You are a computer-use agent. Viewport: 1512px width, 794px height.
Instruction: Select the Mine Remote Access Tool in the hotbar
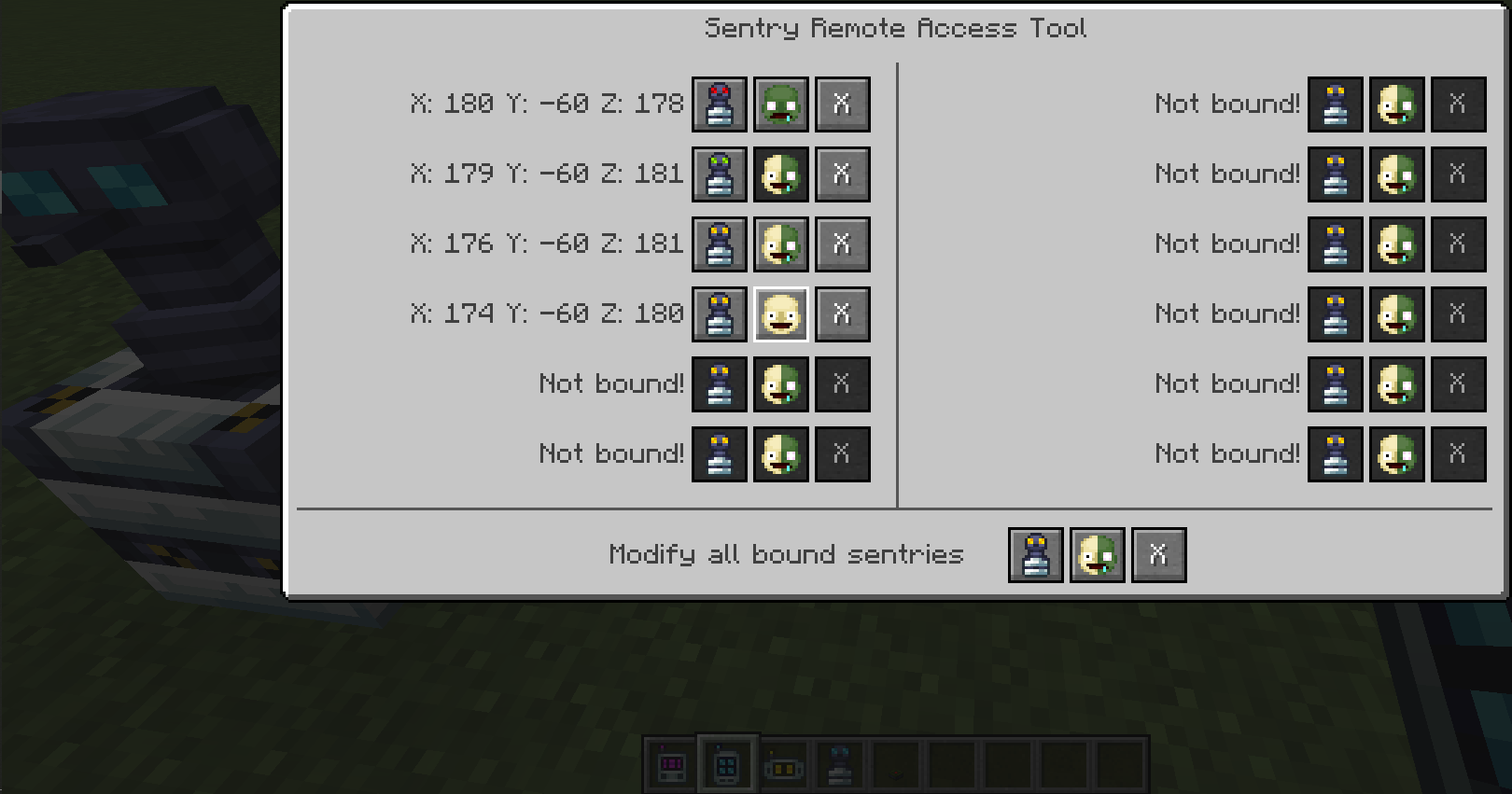[670, 763]
